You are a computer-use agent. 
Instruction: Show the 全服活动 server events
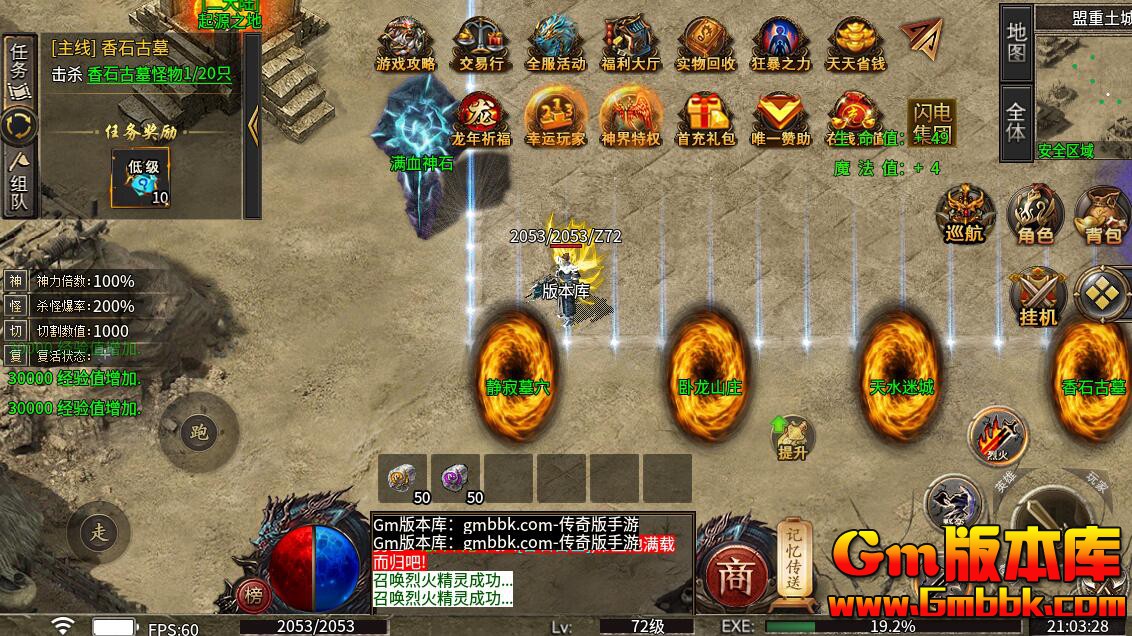tap(557, 42)
